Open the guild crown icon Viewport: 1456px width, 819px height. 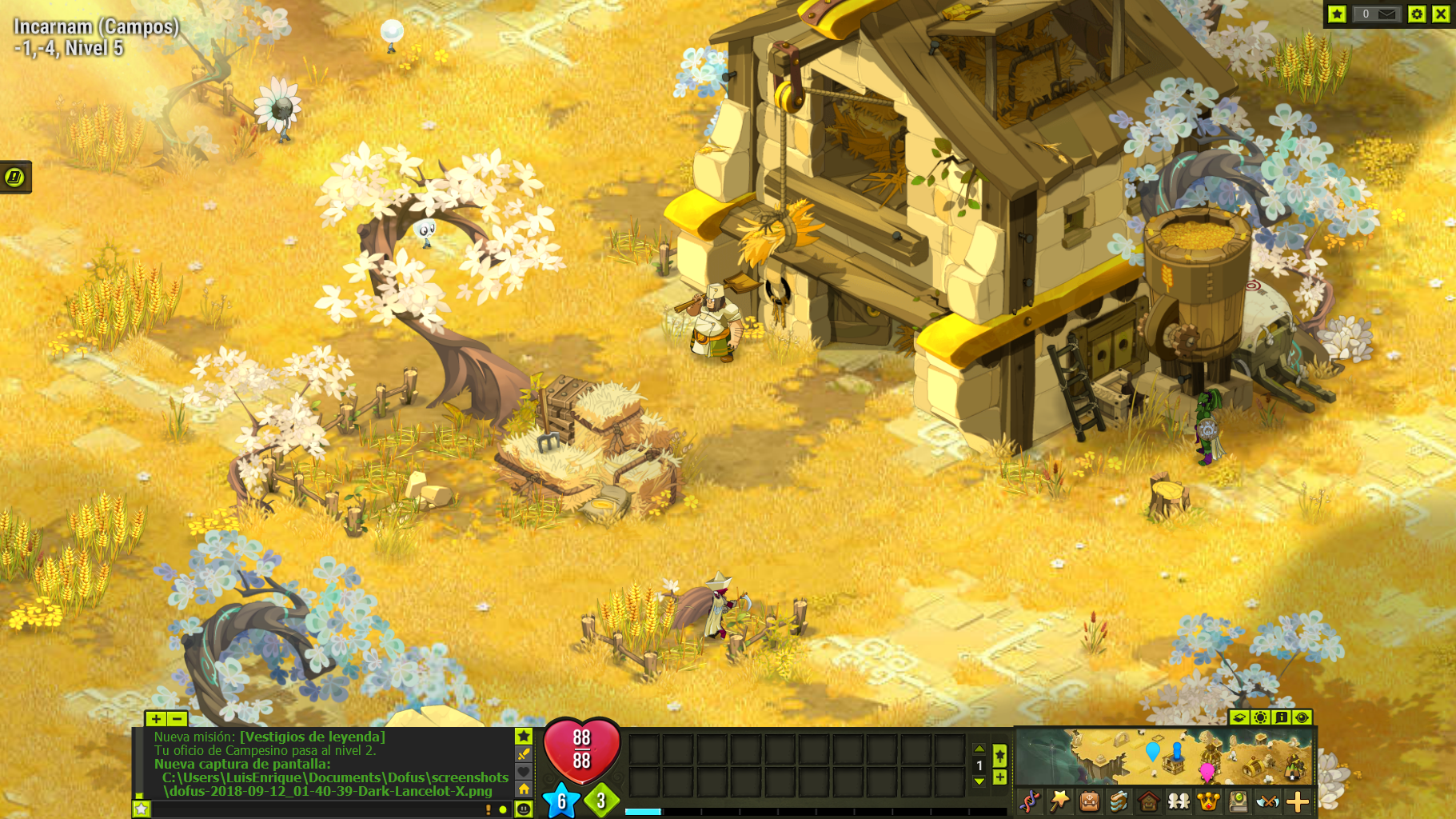pyautogui.click(x=1208, y=801)
